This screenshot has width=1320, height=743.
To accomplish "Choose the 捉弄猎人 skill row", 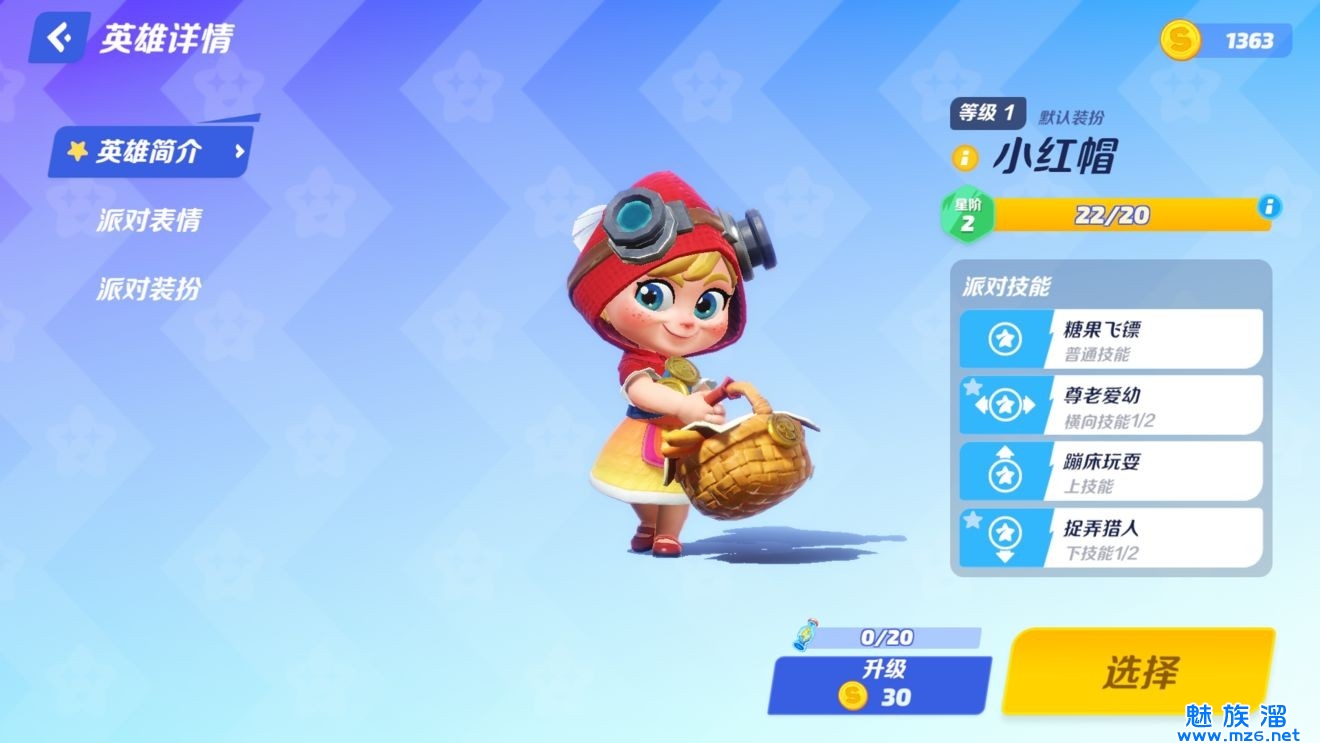I will pyautogui.click(x=1110, y=538).
